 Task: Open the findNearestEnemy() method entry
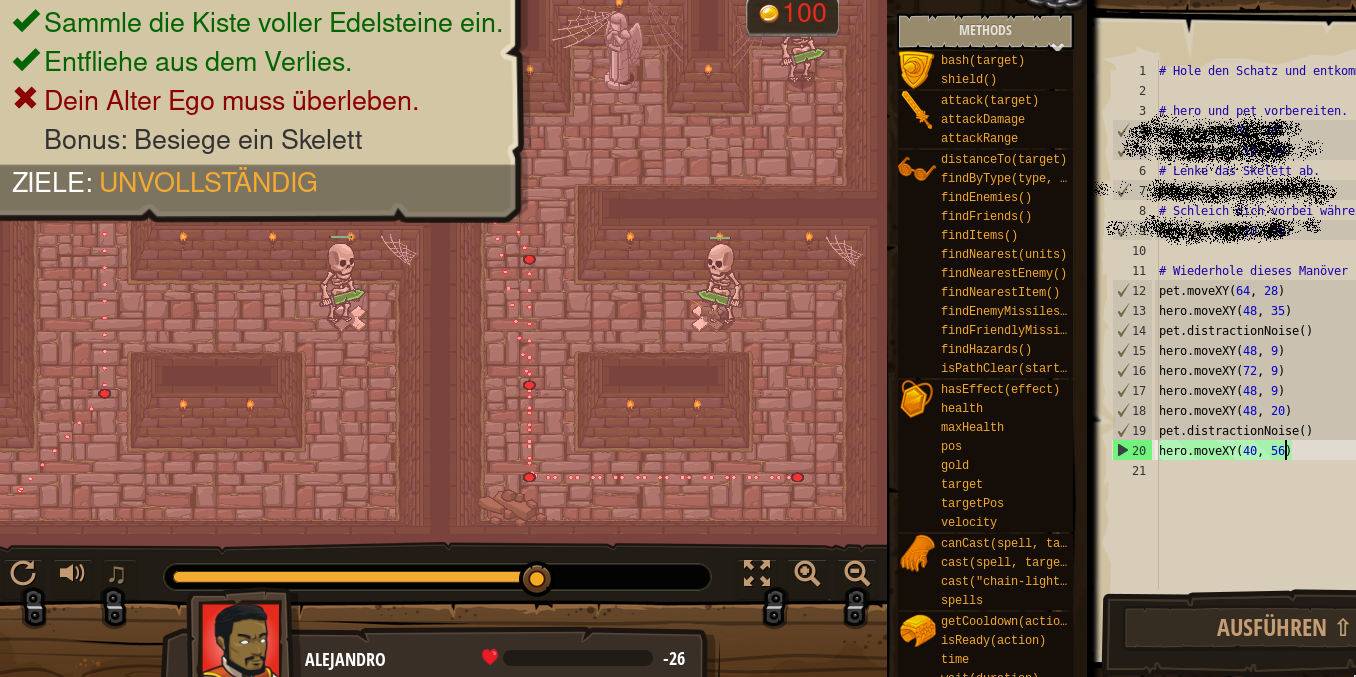[x=1003, y=273]
